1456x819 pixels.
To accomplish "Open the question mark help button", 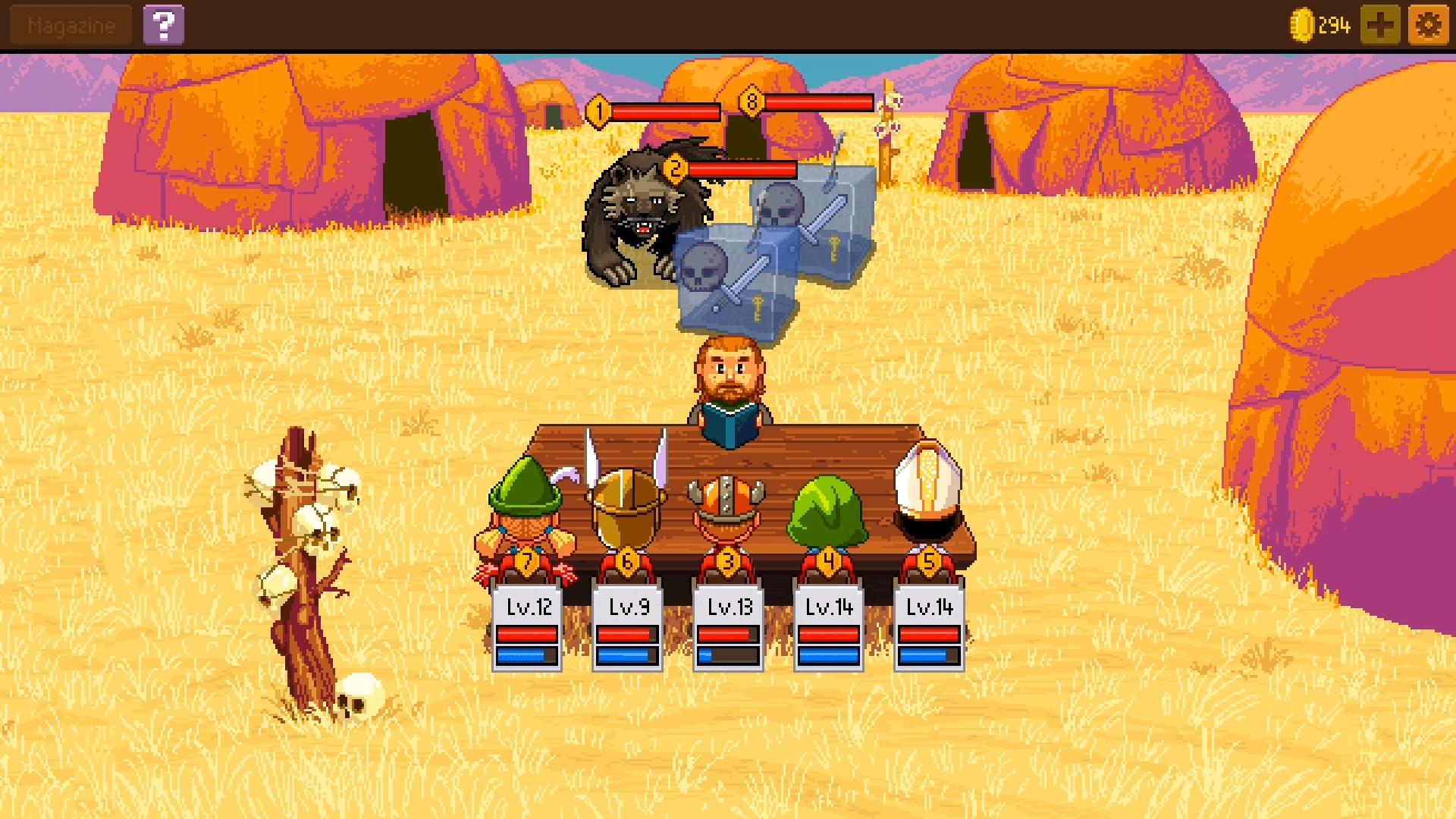I will click(x=163, y=26).
